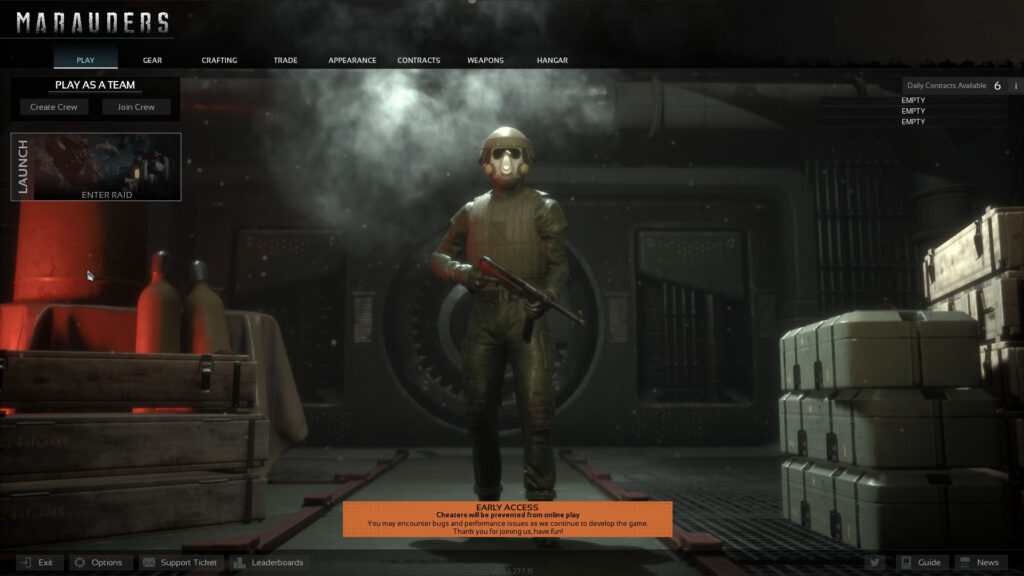
Task: Open the Gear tab
Action: point(152,60)
